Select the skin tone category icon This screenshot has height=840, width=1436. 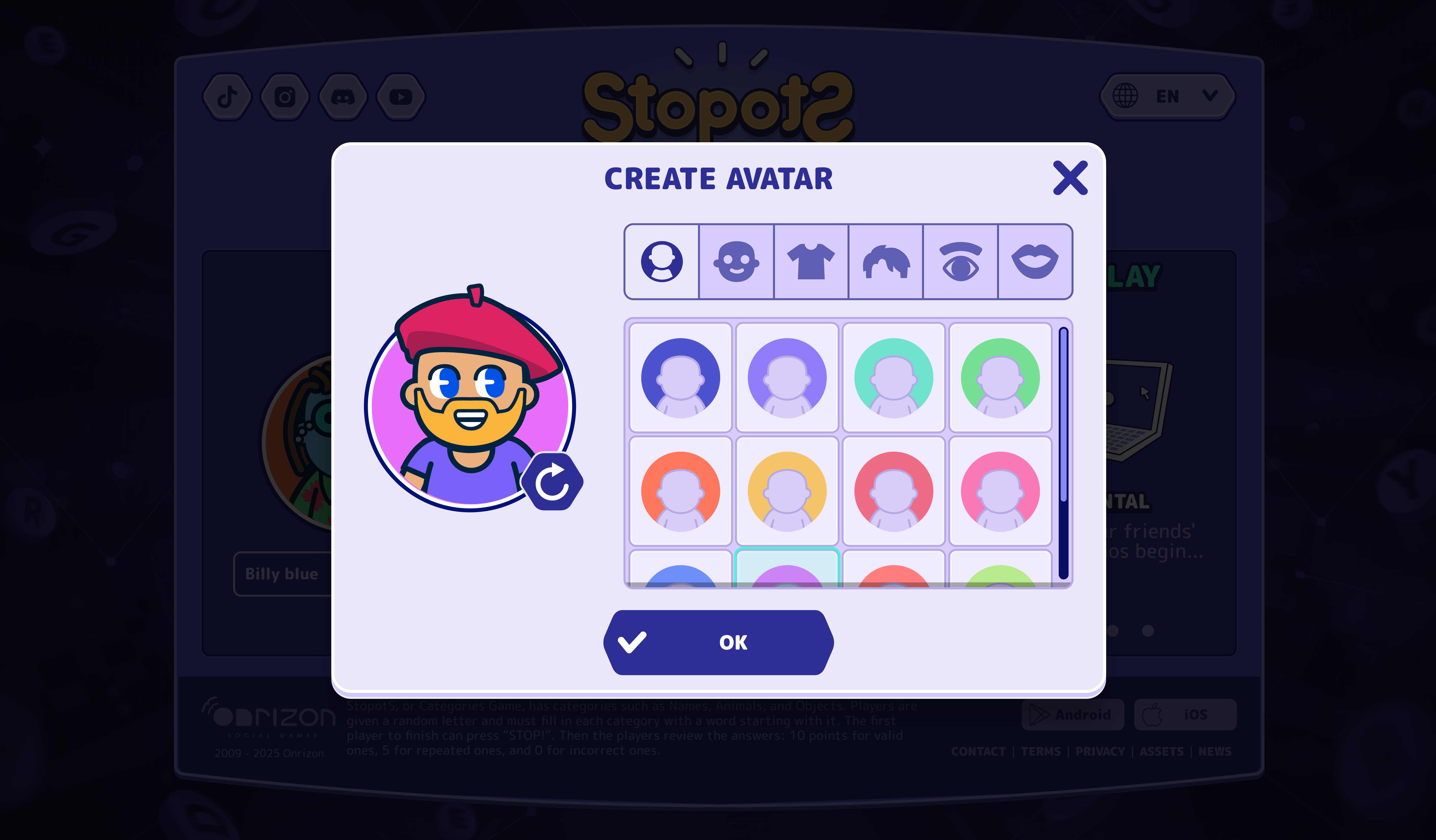[737, 262]
